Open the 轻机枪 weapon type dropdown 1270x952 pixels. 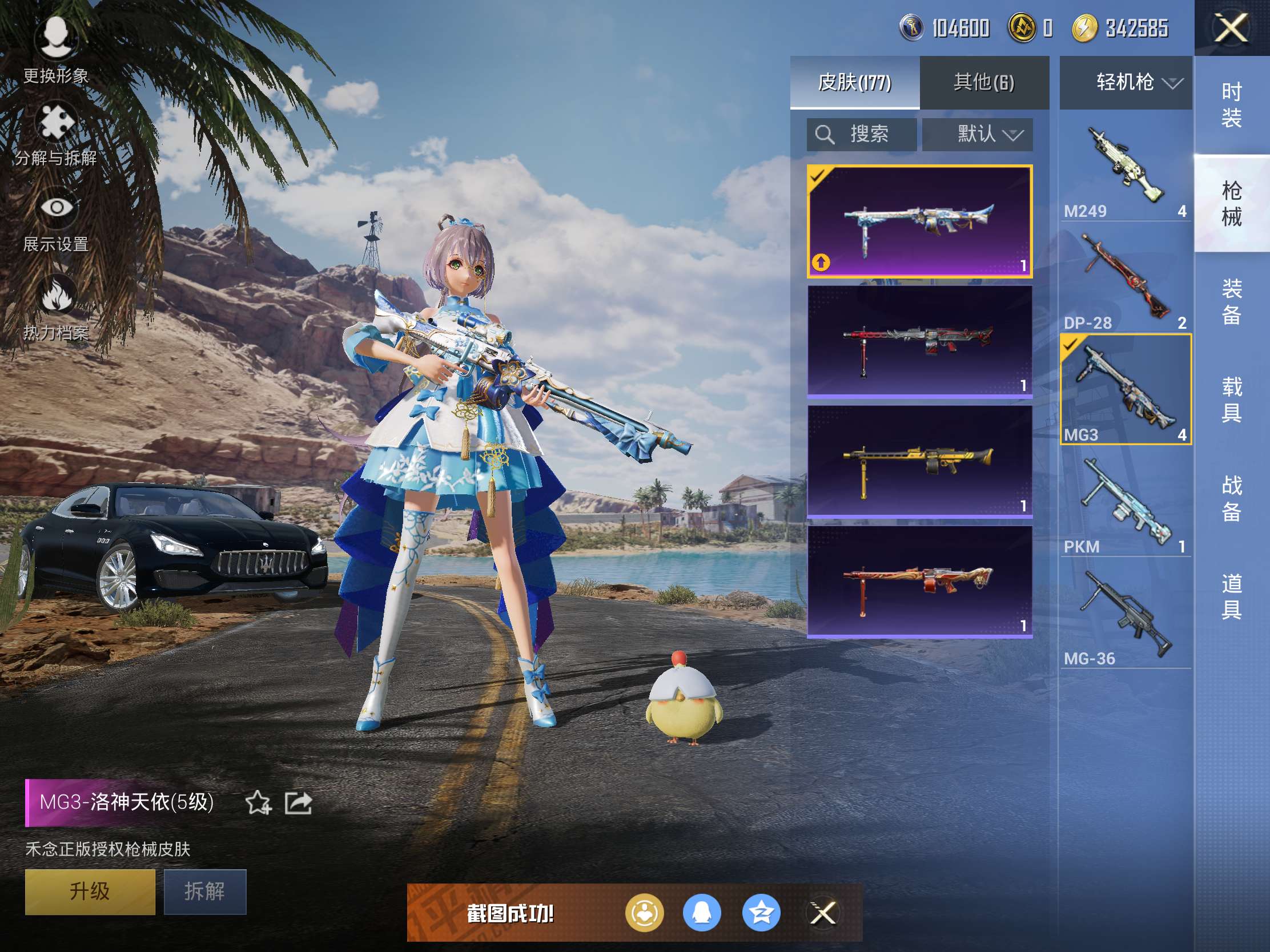[1126, 83]
